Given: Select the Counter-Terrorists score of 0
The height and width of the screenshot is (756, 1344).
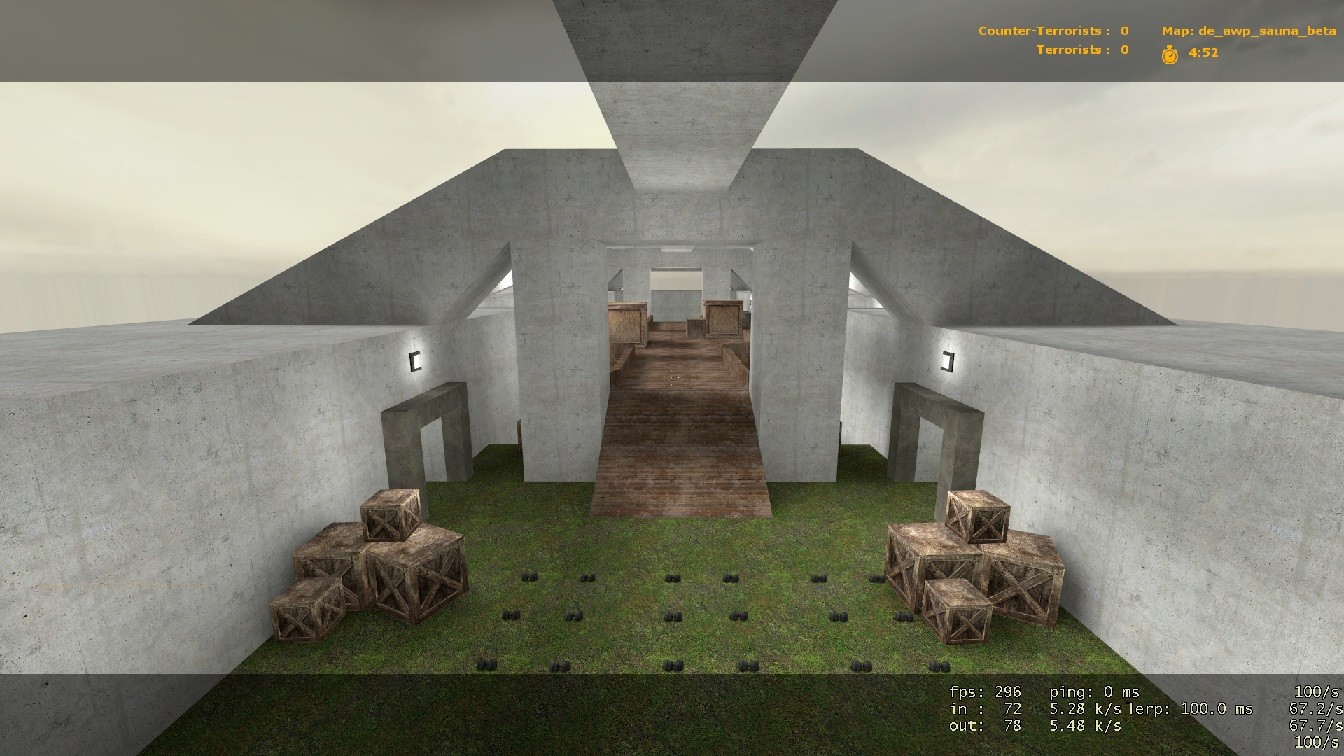Looking at the screenshot, I should point(1122,31).
